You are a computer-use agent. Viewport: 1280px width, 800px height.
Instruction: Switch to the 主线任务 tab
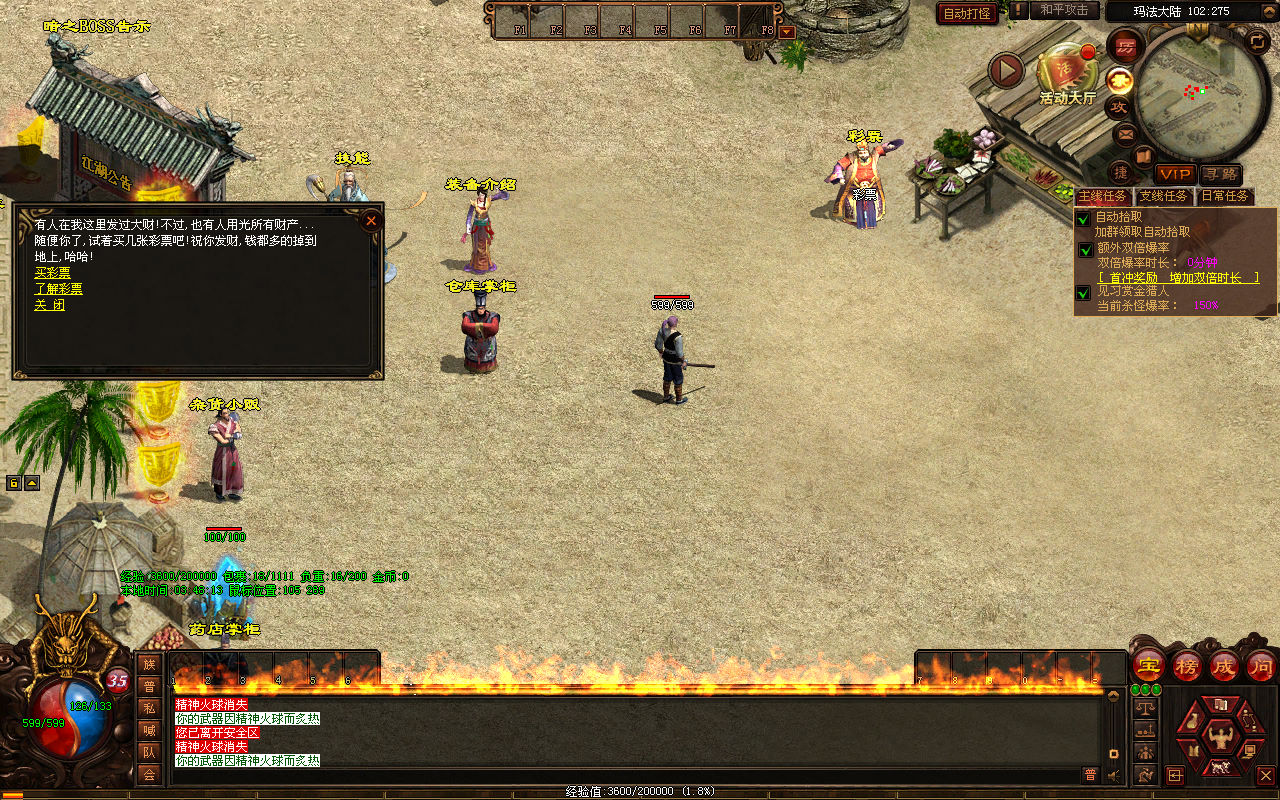1103,196
